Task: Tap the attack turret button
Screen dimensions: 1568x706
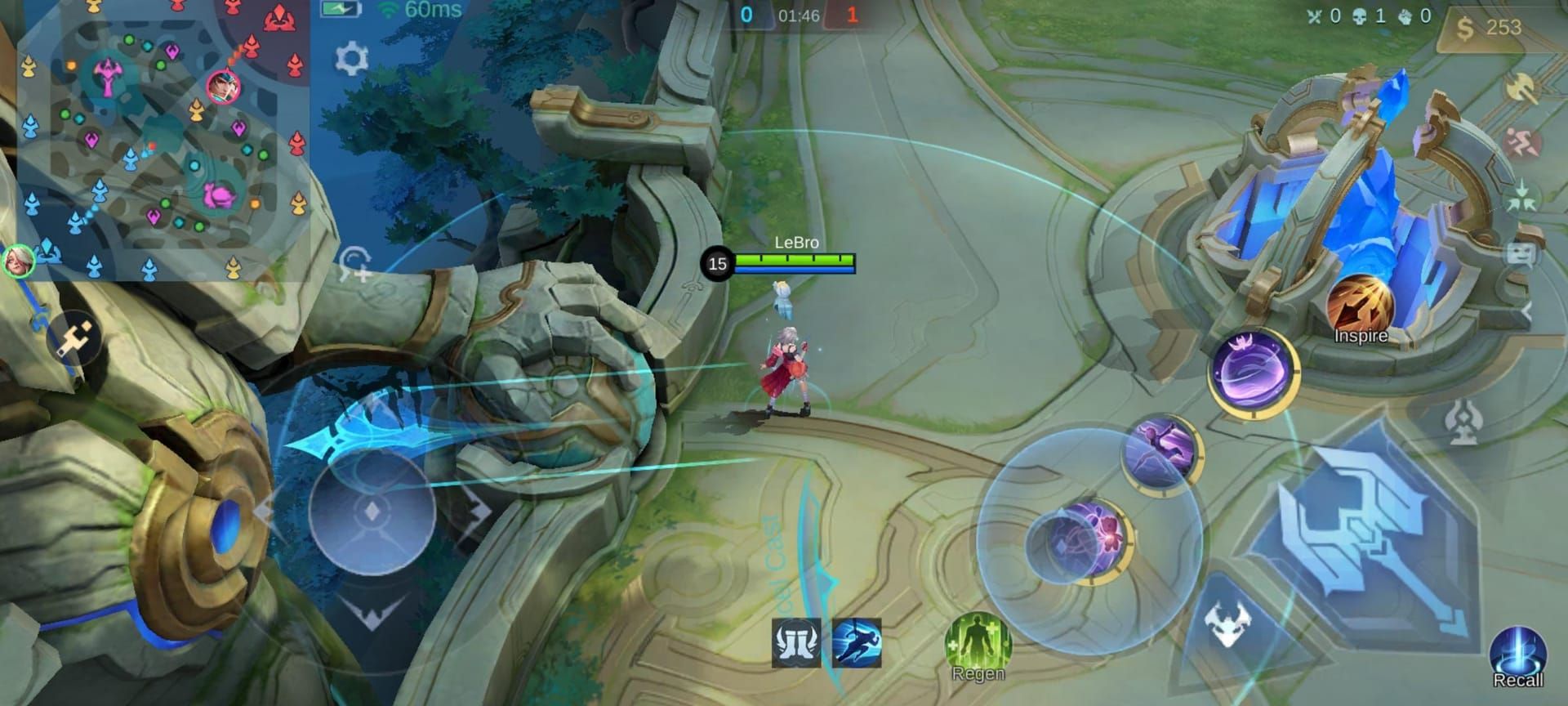Action: pyautogui.click(x=1462, y=422)
